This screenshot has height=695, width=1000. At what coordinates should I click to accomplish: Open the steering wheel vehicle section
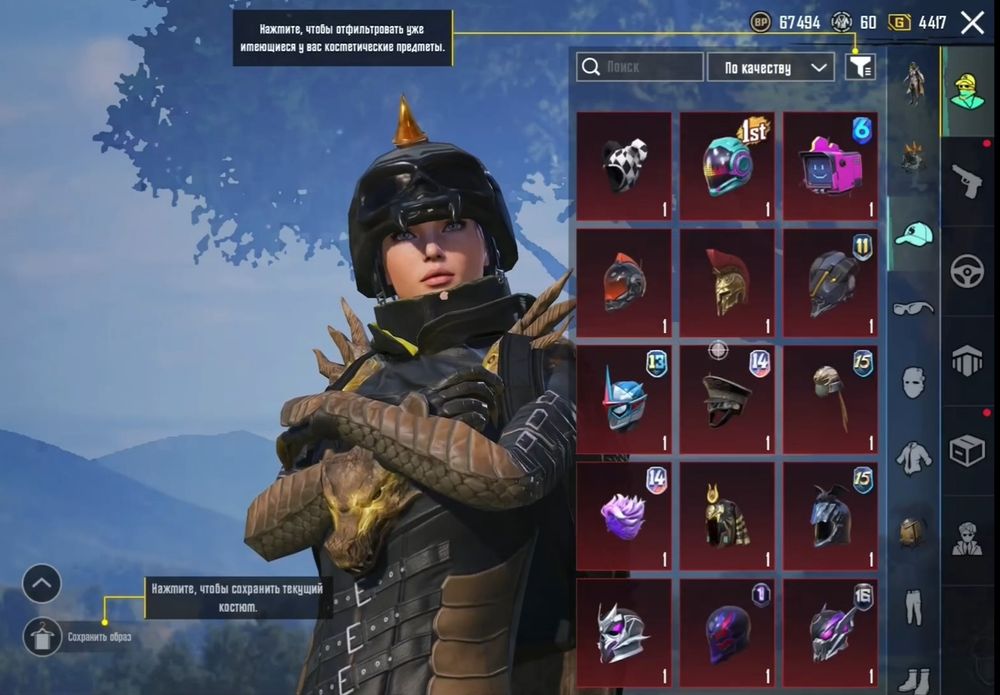[x=967, y=271]
